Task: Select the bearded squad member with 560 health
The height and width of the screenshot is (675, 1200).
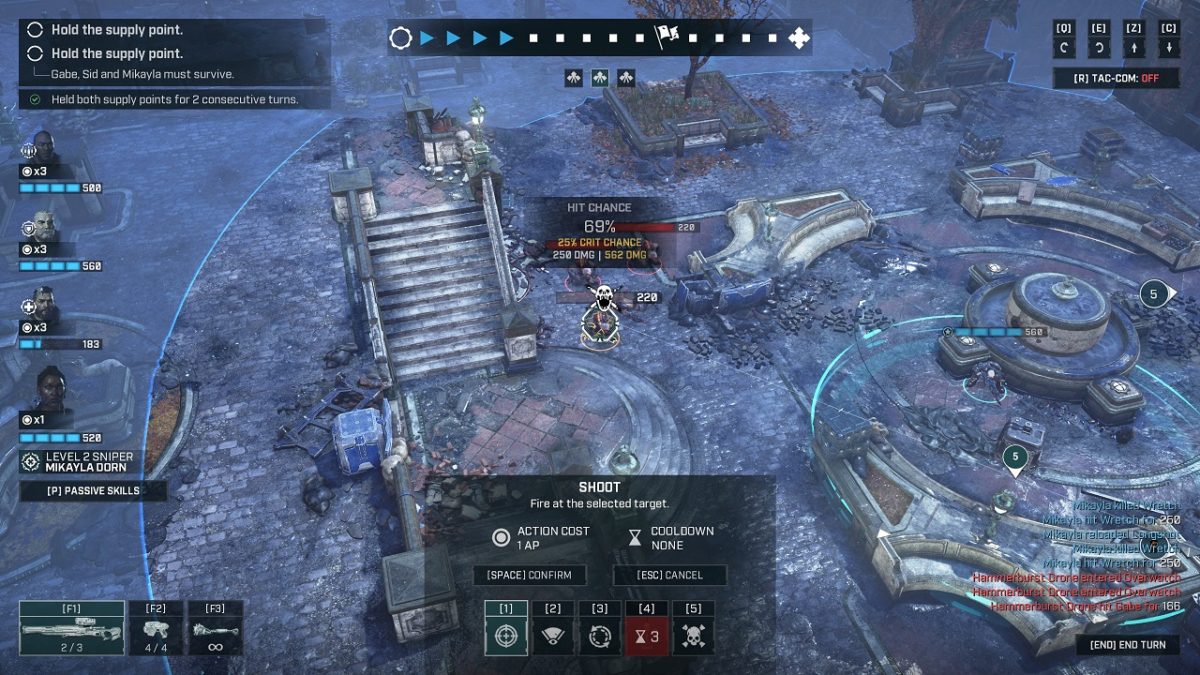Action: click(x=42, y=227)
